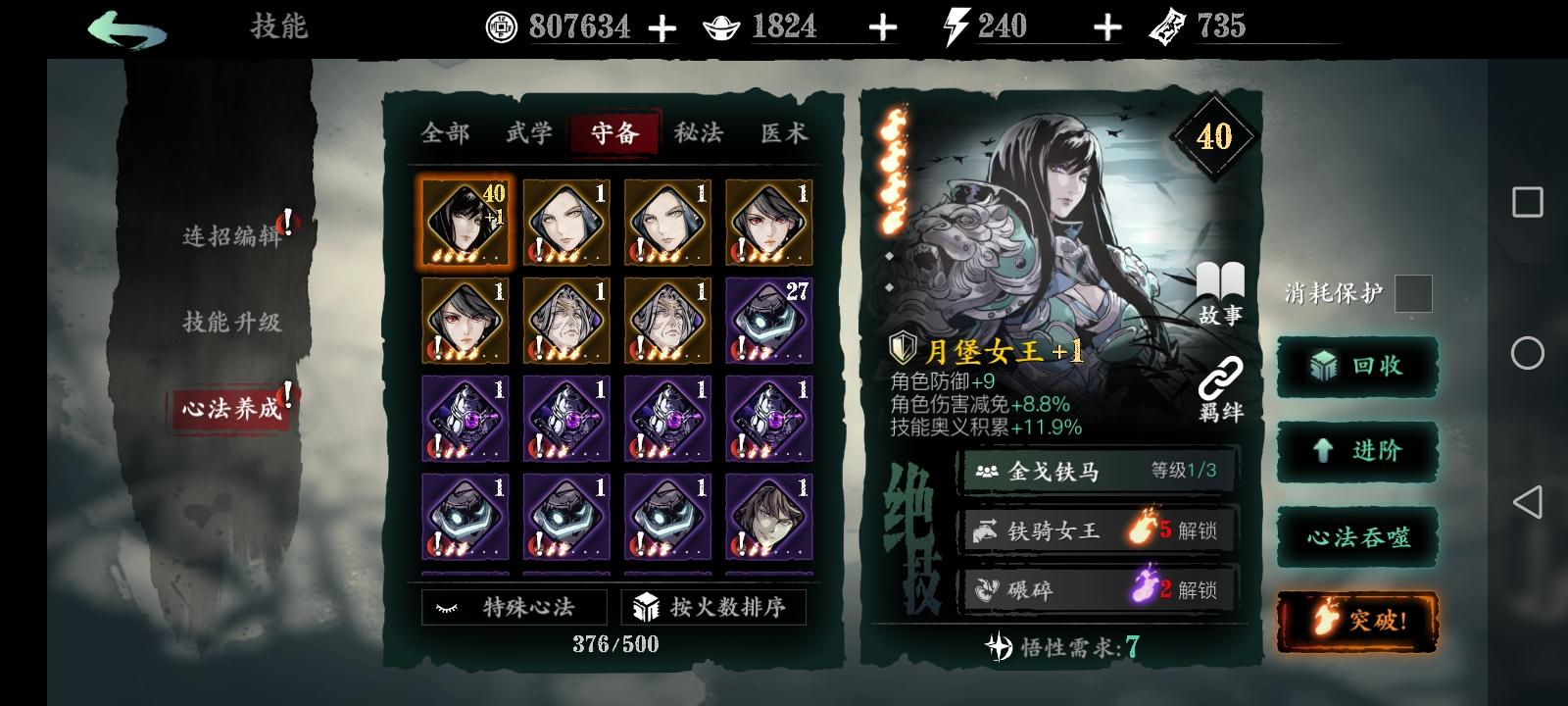Toggle 特殊心法 eye filter
The height and width of the screenshot is (706, 1568).
click(x=513, y=607)
